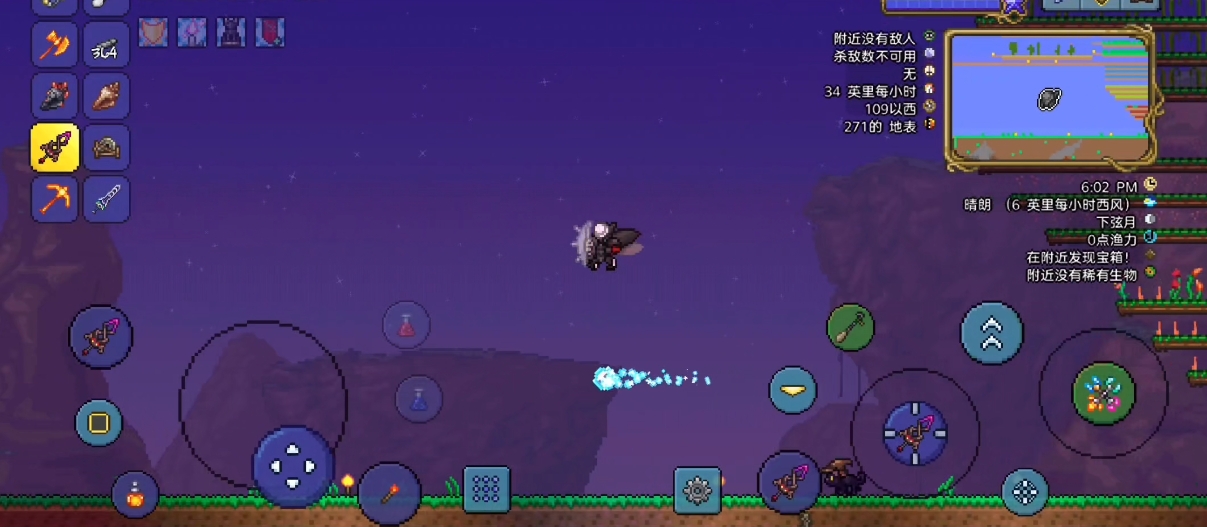
Task: Toggle the yellow square button
Action: coord(98,423)
